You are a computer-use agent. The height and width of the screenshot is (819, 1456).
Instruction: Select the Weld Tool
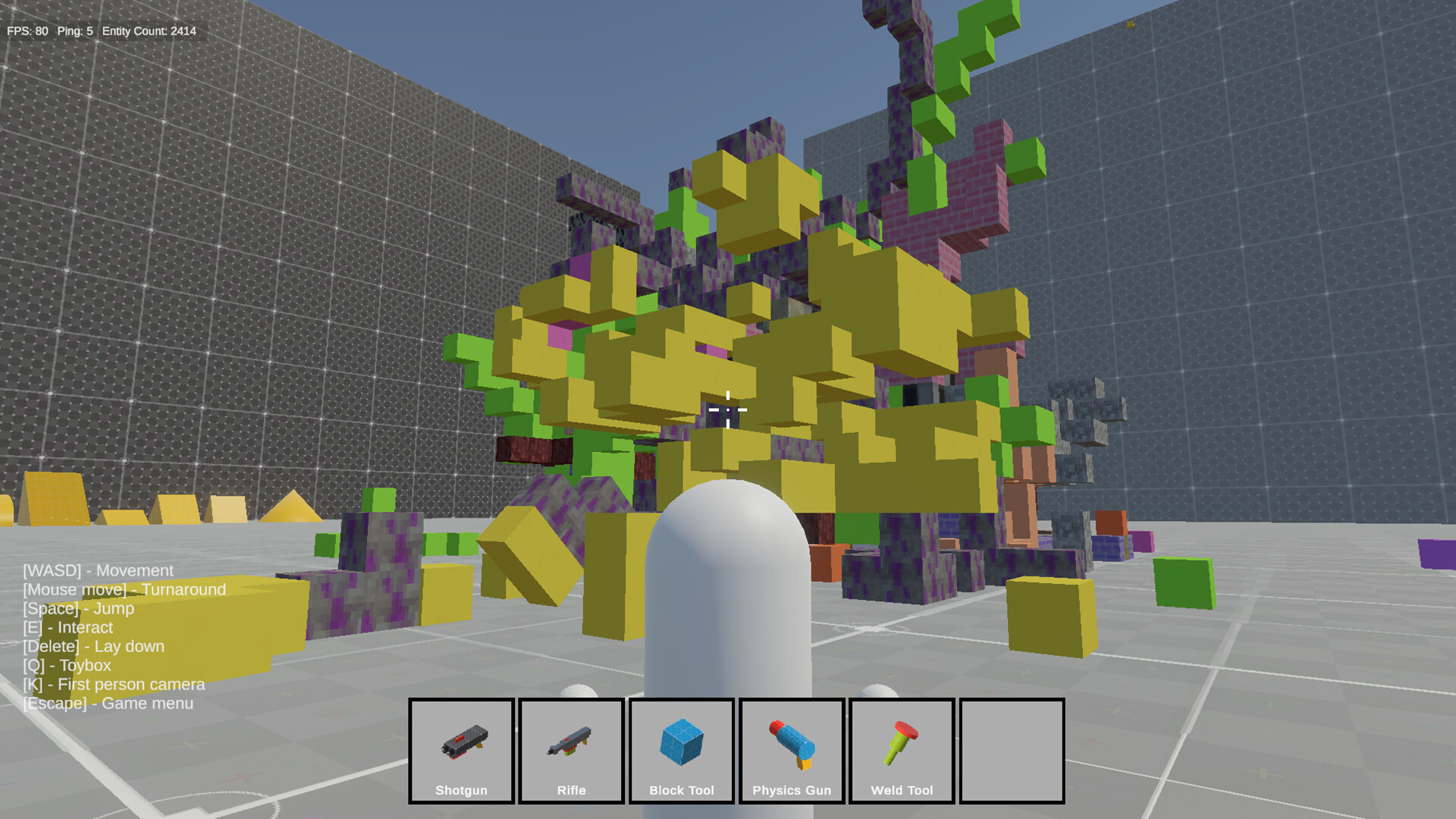(x=901, y=751)
